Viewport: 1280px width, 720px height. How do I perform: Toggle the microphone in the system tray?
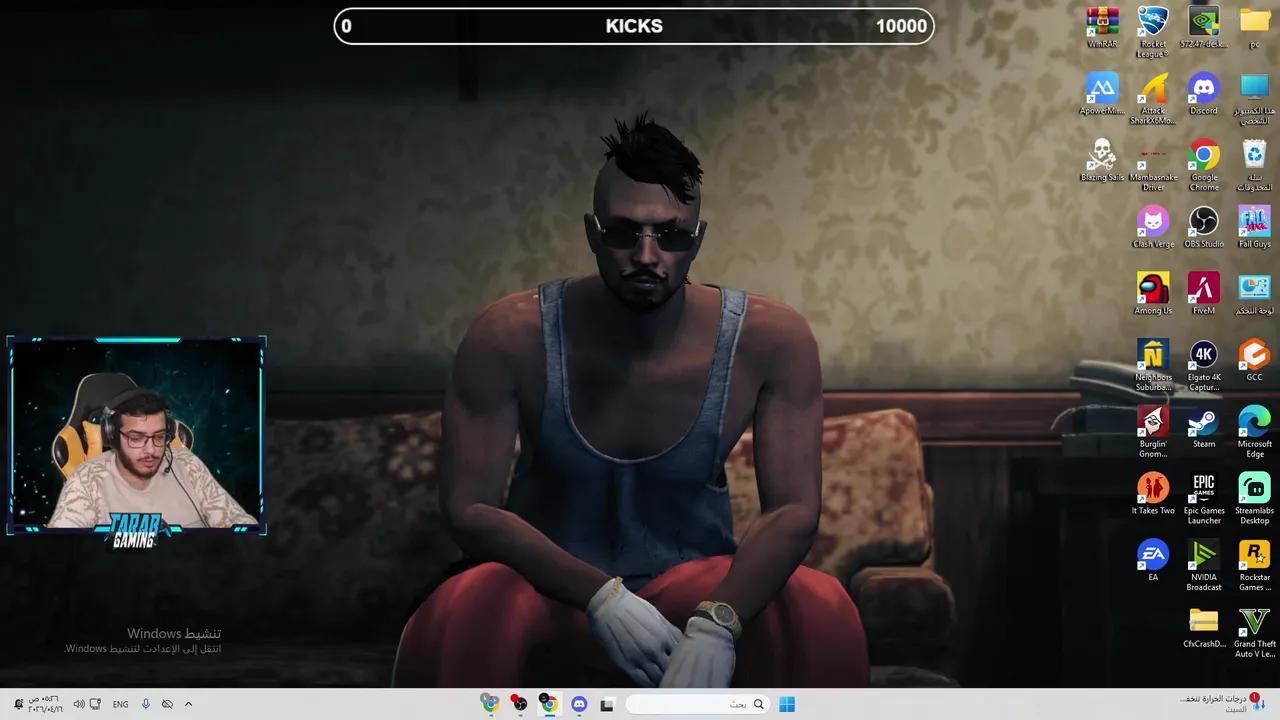145,703
